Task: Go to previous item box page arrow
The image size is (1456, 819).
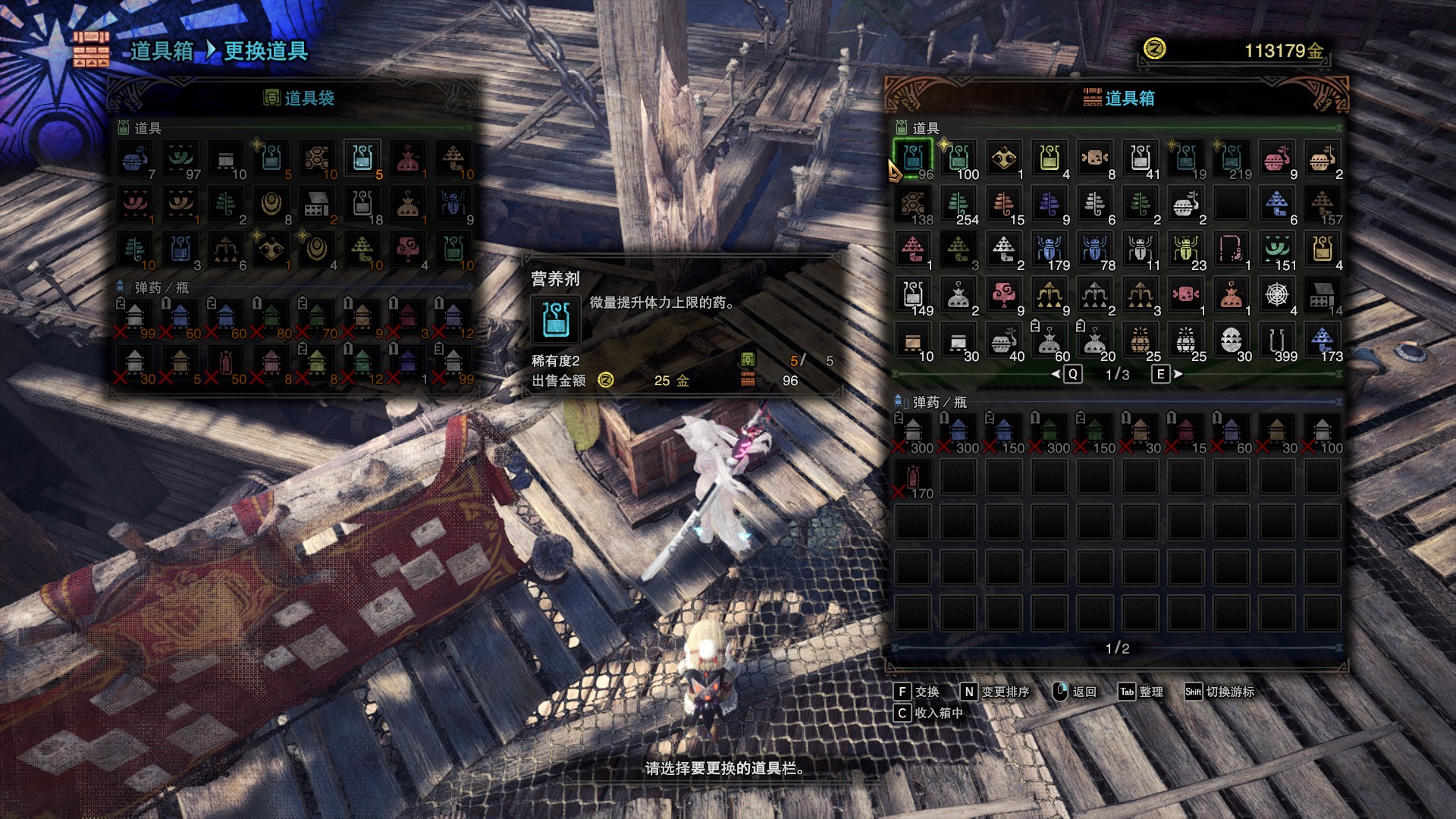Action: point(1056,374)
